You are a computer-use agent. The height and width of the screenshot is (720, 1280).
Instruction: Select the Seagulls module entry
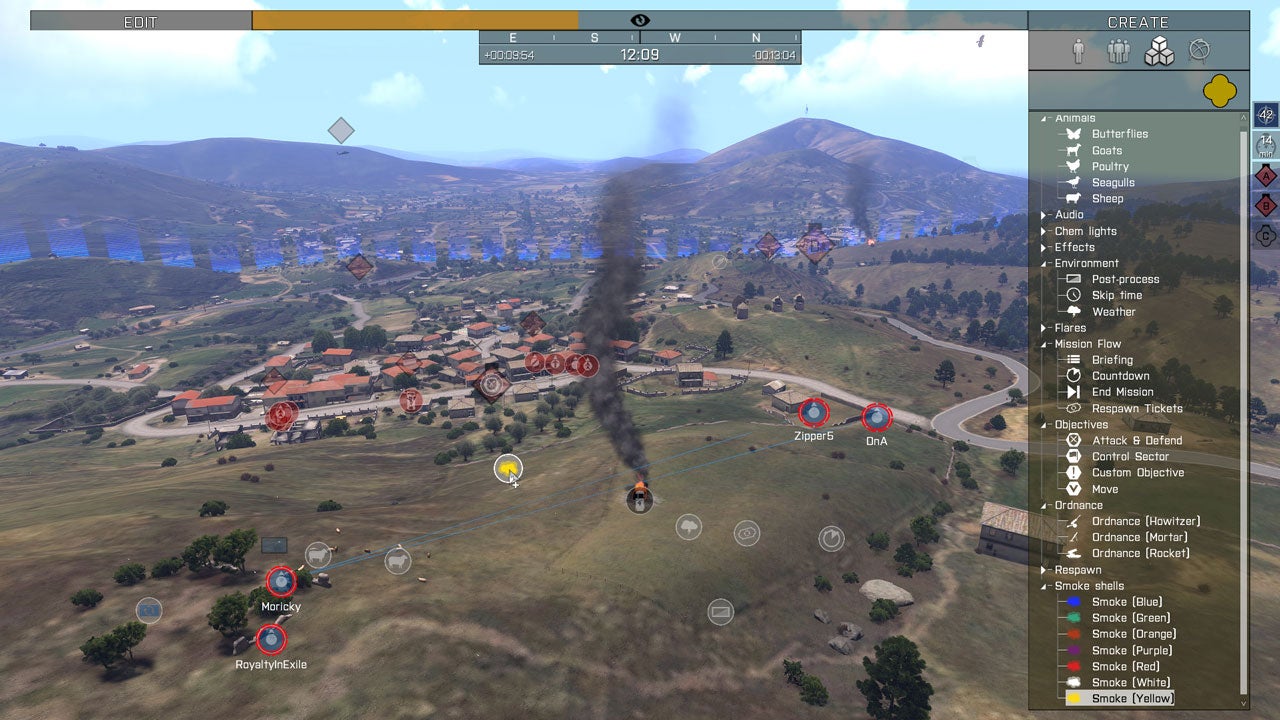(x=1112, y=183)
